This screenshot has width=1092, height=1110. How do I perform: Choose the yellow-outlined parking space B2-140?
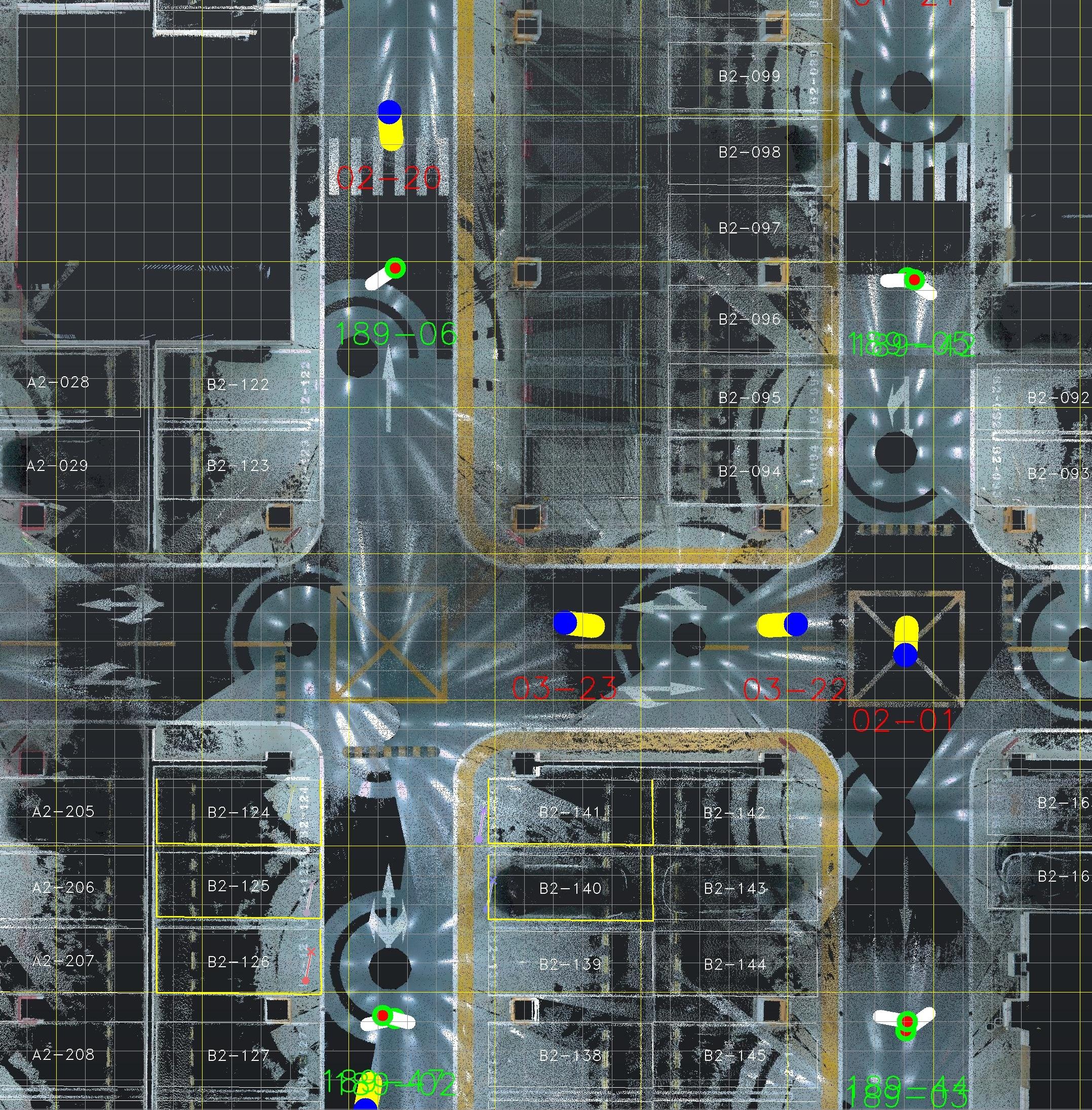point(570,888)
